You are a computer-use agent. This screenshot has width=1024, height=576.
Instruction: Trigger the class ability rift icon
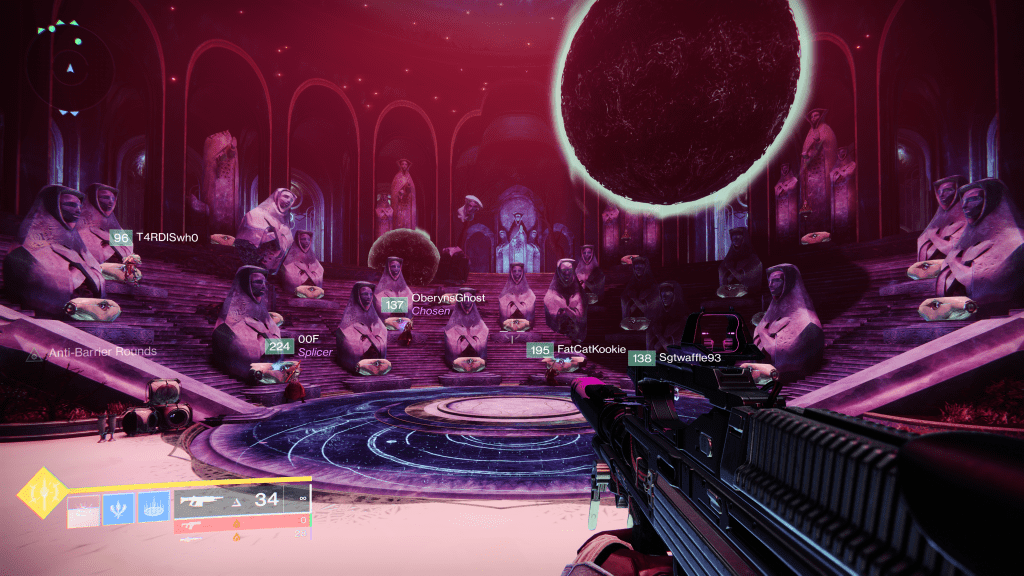click(153, 510)
